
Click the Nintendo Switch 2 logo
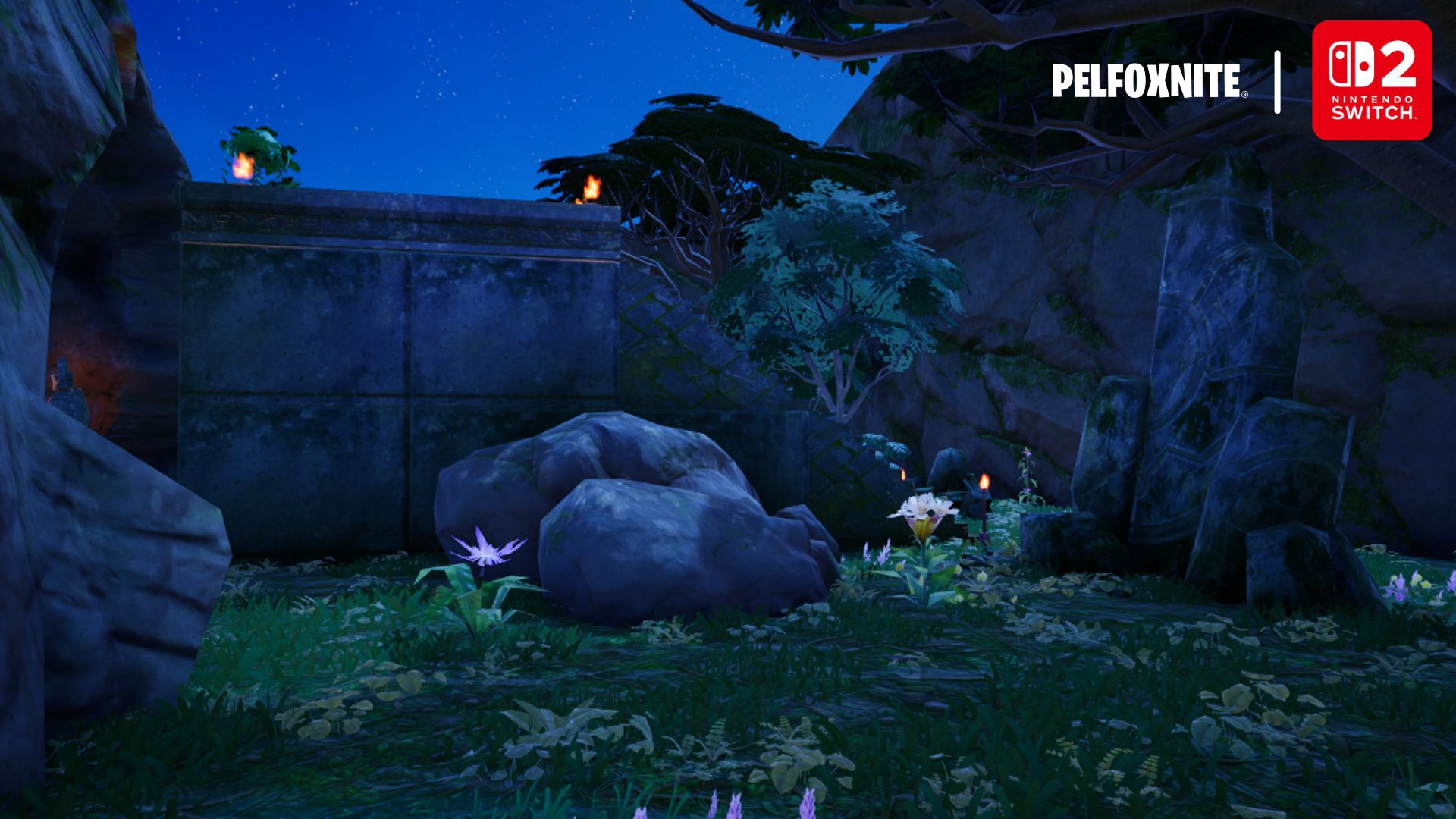pos(1371,80)
